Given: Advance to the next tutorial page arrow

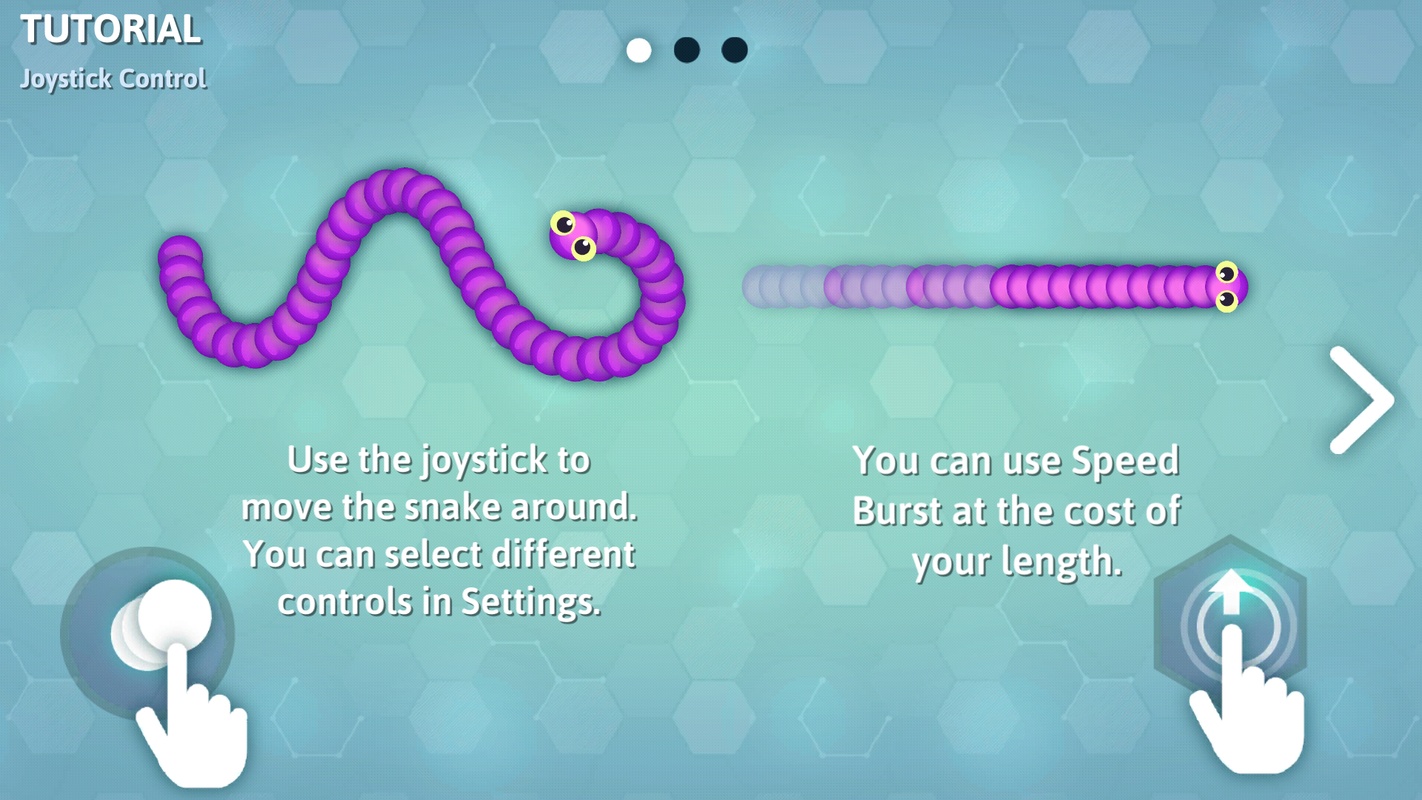Looking at the screenshot, I should pyautogui.click(x=1362, y=400).
